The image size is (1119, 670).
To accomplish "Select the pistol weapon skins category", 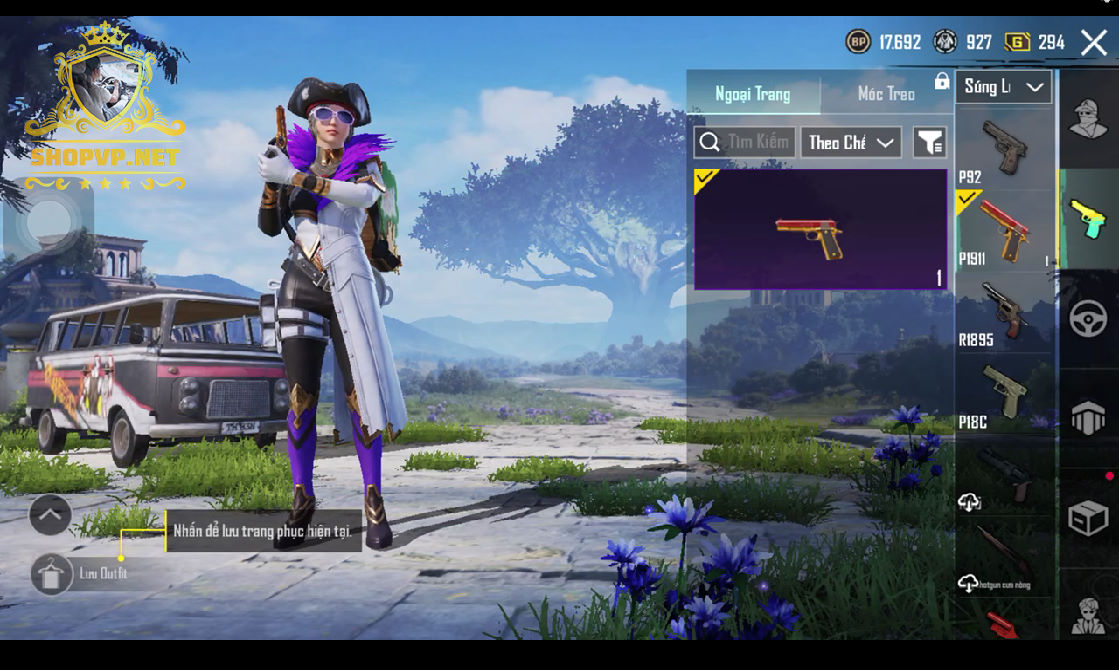I will click(x=1088, y=218).
